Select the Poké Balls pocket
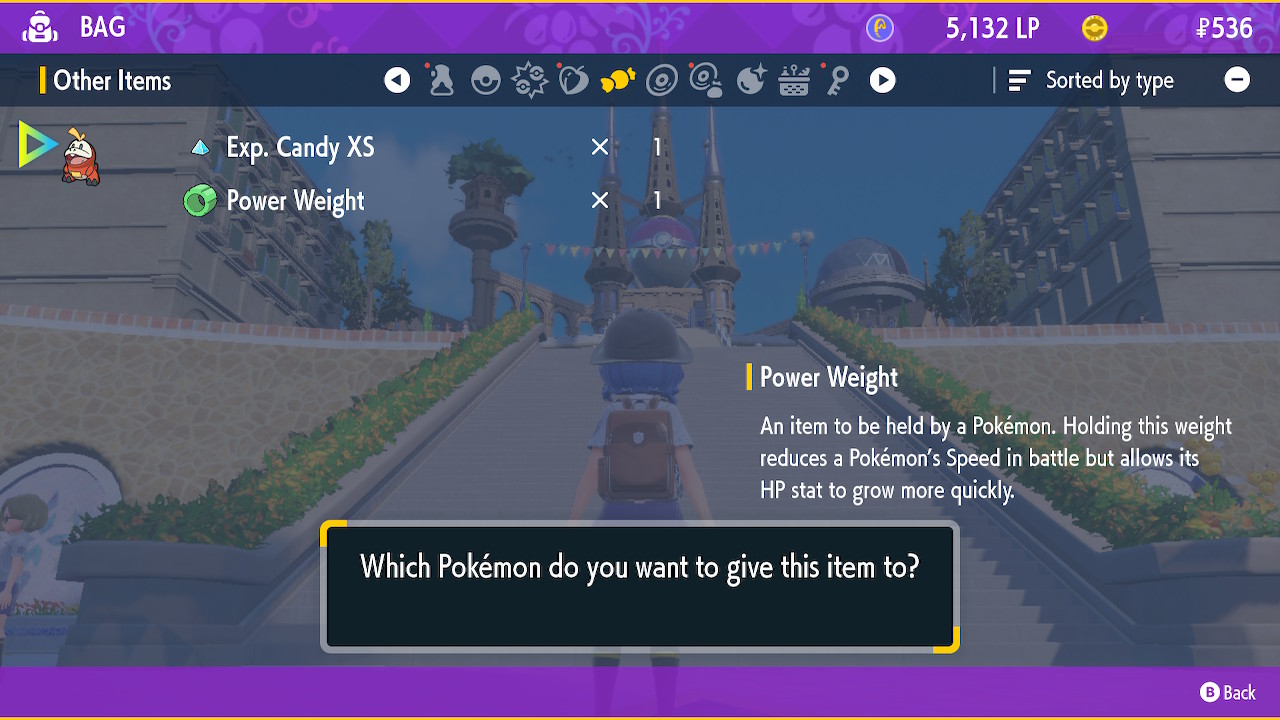Viewport: 1280px width, 720px height. [x=485, y=79]
